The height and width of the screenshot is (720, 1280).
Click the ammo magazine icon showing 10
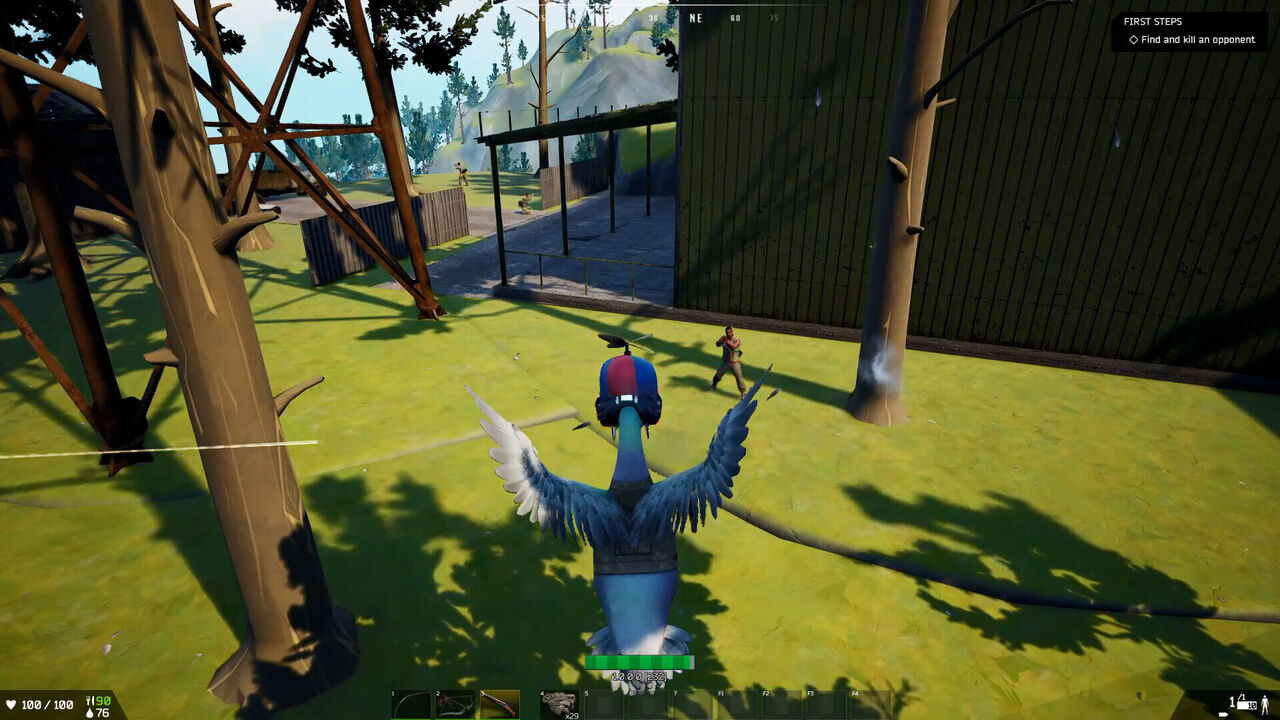coord(1246,704)
